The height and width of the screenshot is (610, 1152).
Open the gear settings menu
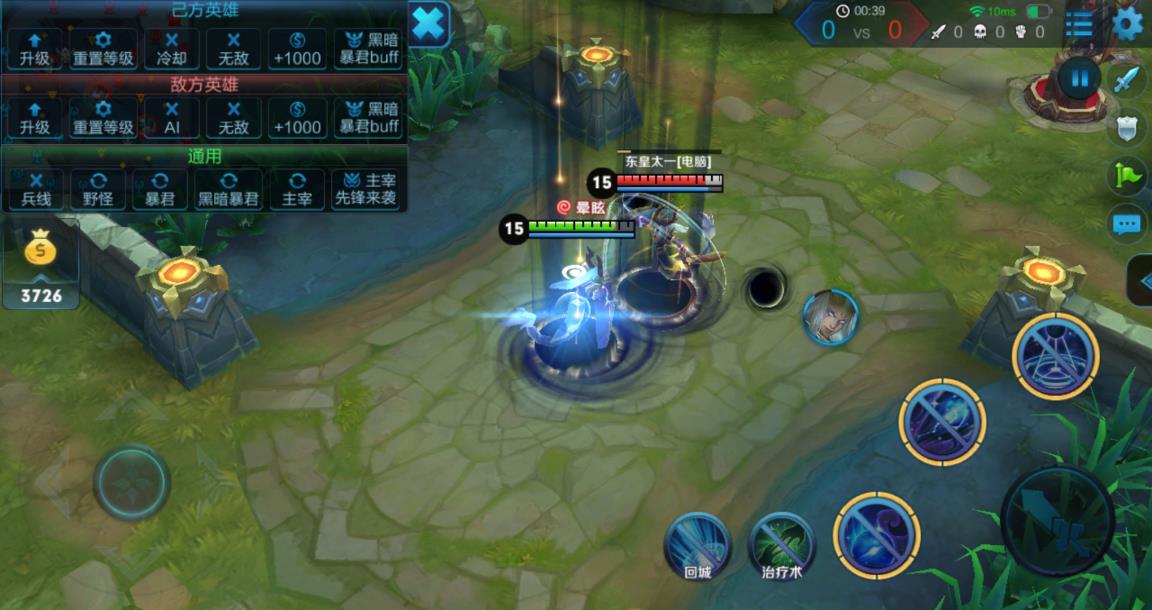click(1128, 23)
